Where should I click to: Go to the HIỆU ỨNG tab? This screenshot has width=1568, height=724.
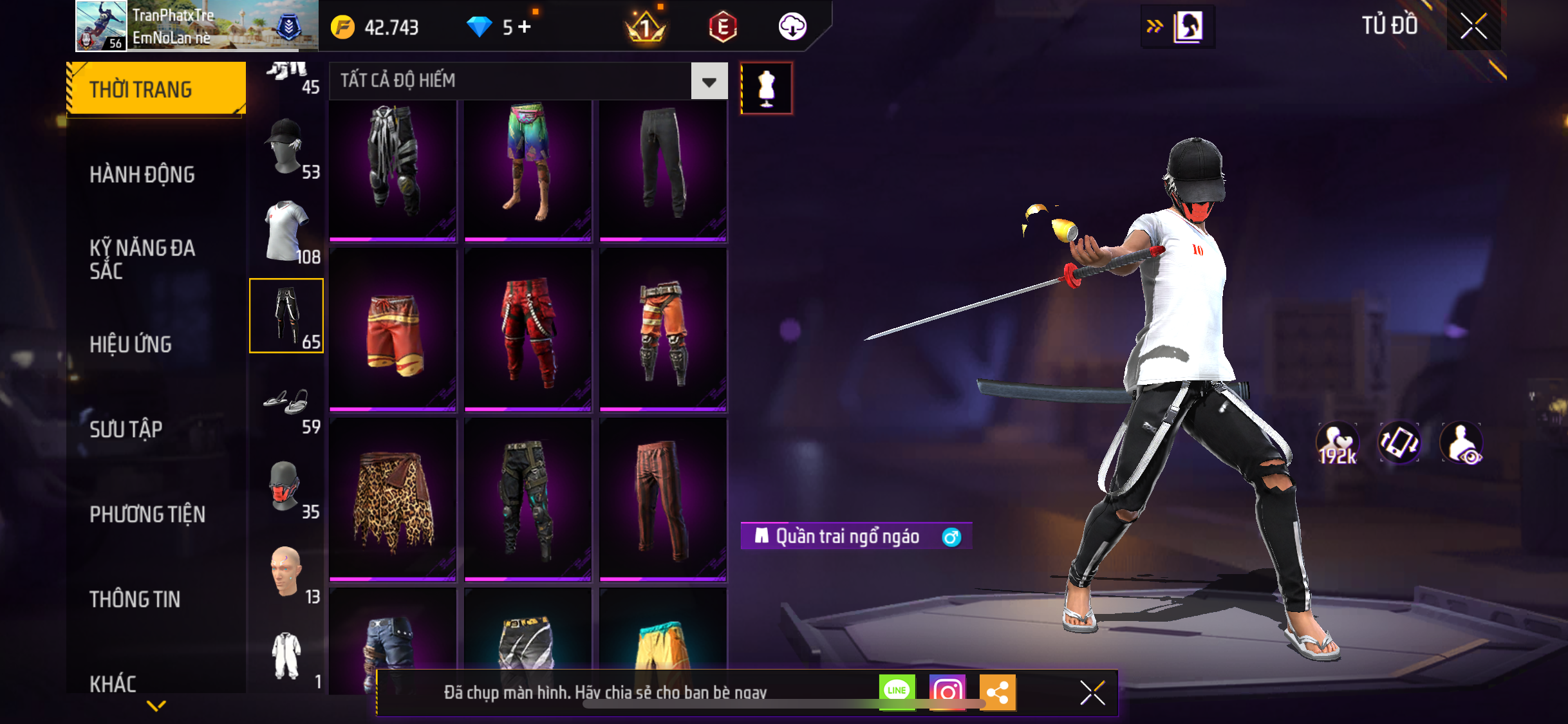pos(131,344)
